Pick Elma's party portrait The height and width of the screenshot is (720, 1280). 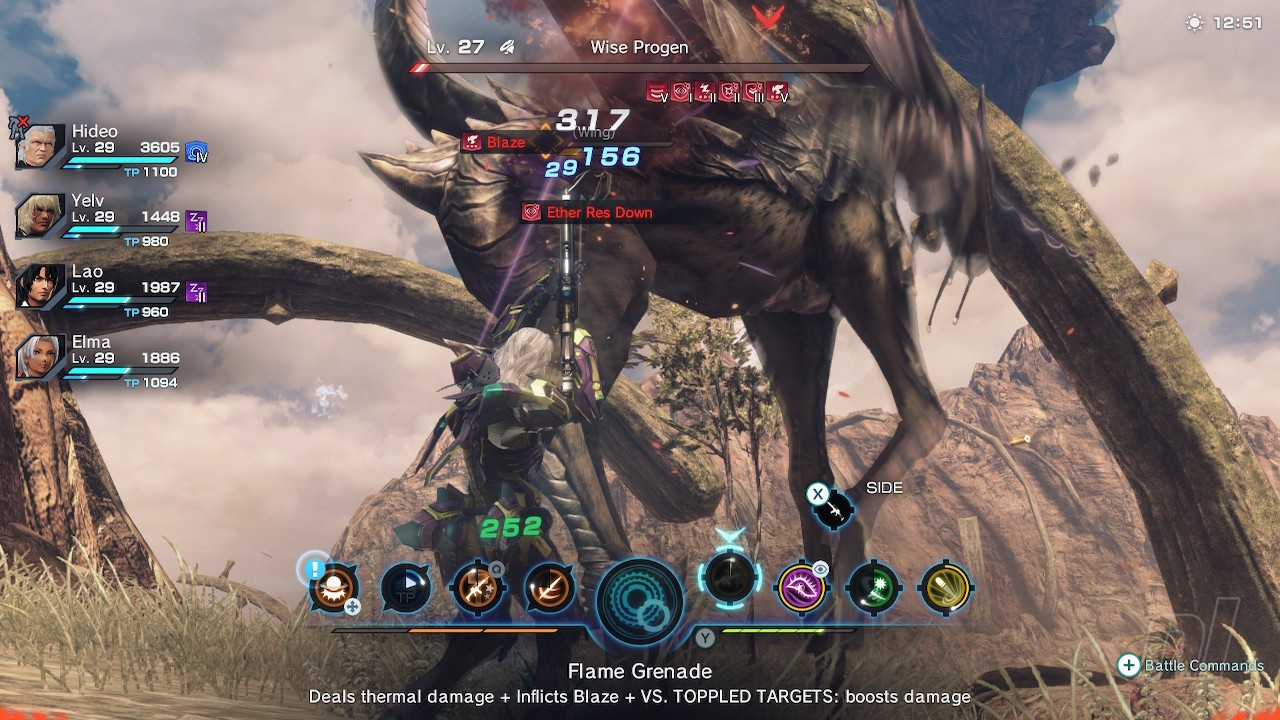pyautogui.click(x=41, y=357)
